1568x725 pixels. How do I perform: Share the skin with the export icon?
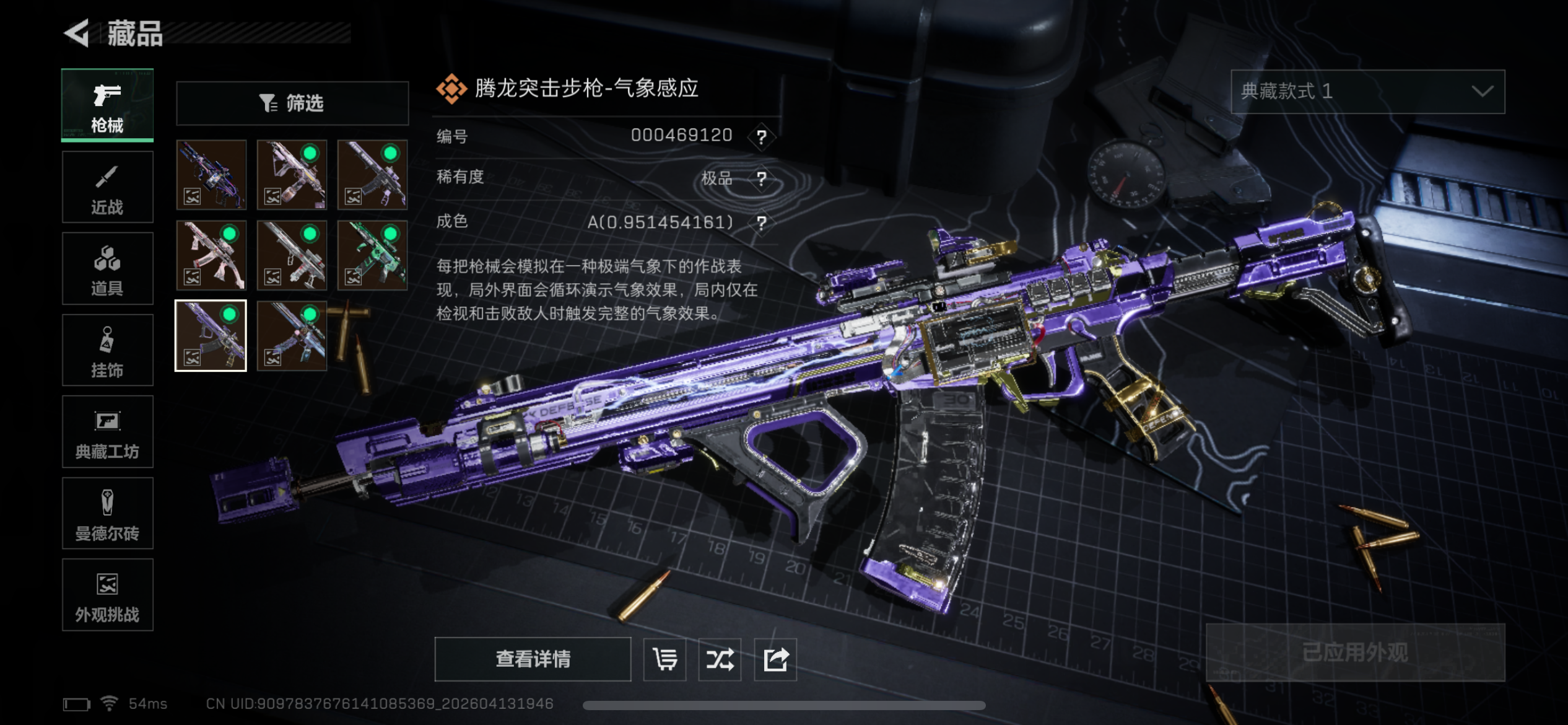[x=775, y=659]
